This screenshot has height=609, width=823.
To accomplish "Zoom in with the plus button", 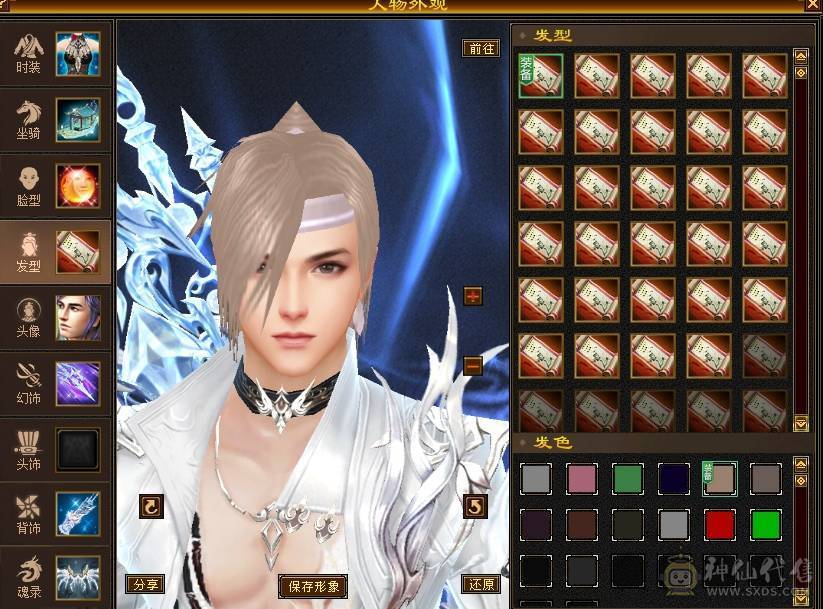I will pyautogui.click(x=473, y=296).
